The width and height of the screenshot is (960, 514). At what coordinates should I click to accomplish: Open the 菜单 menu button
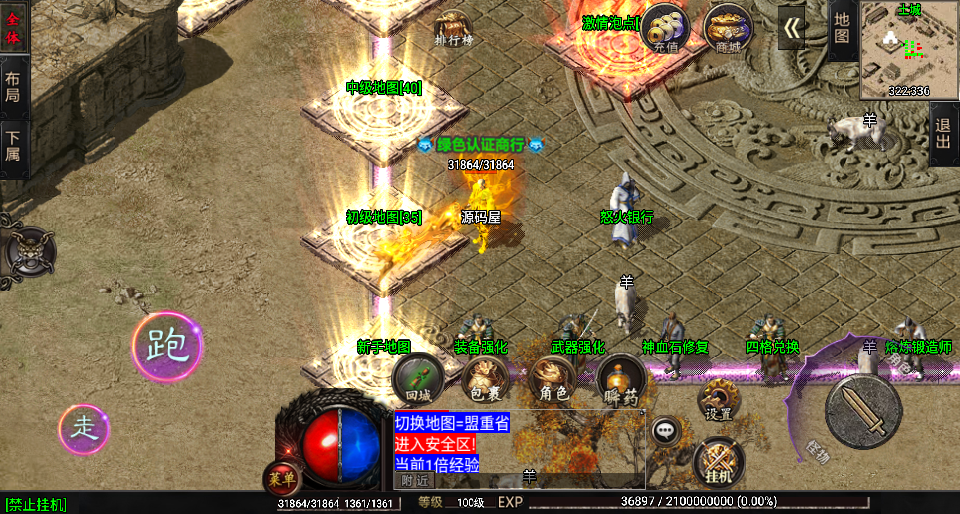click(281, 478)
